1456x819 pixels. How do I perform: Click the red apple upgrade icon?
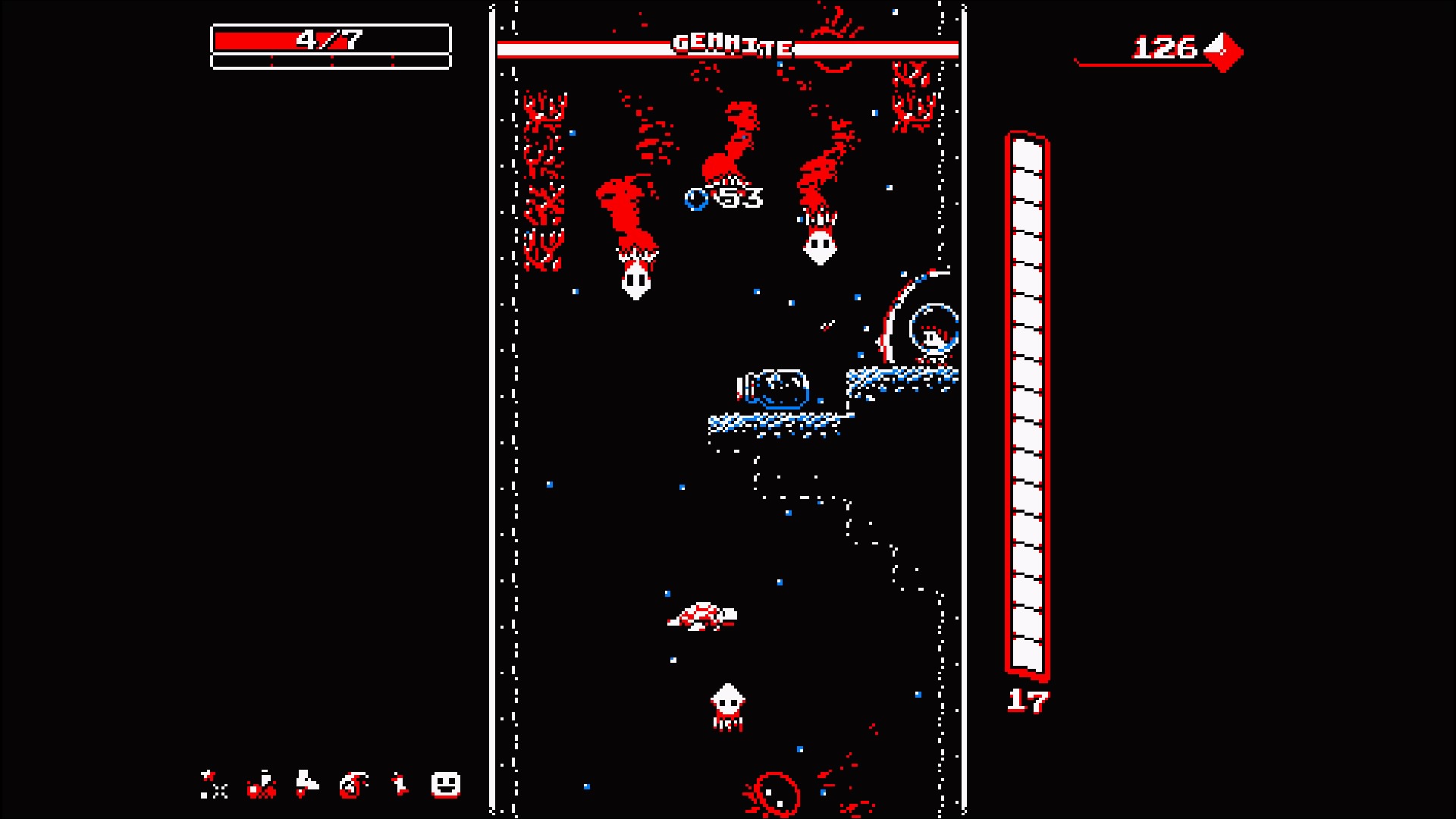point(262,785)
